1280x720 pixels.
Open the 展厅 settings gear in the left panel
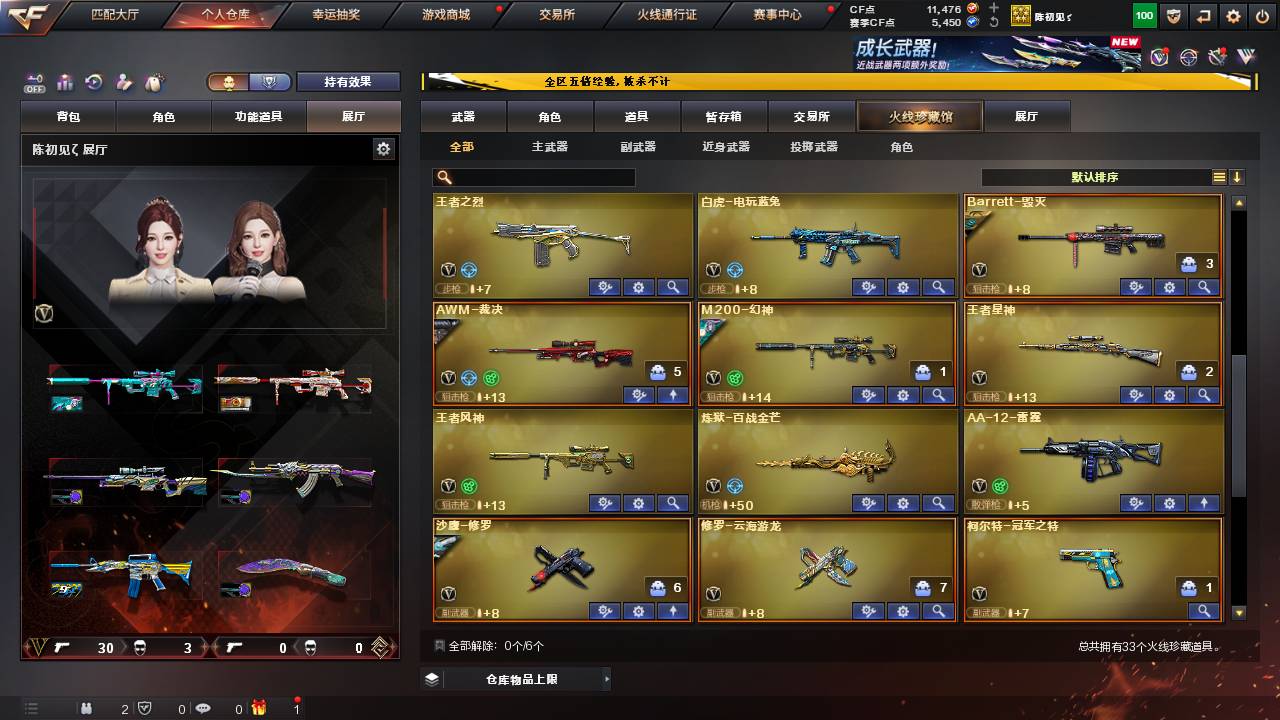[x=383, y=148]
